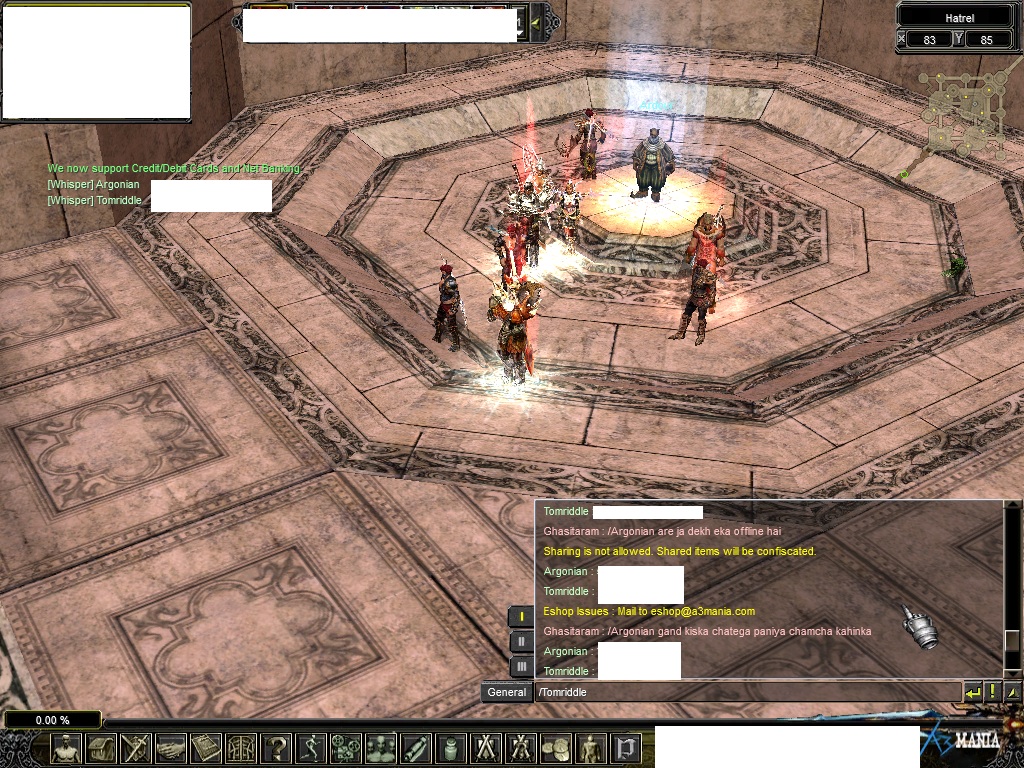Click the handshake trade icon
1024x768 pixels.
(x=171, y=748)
